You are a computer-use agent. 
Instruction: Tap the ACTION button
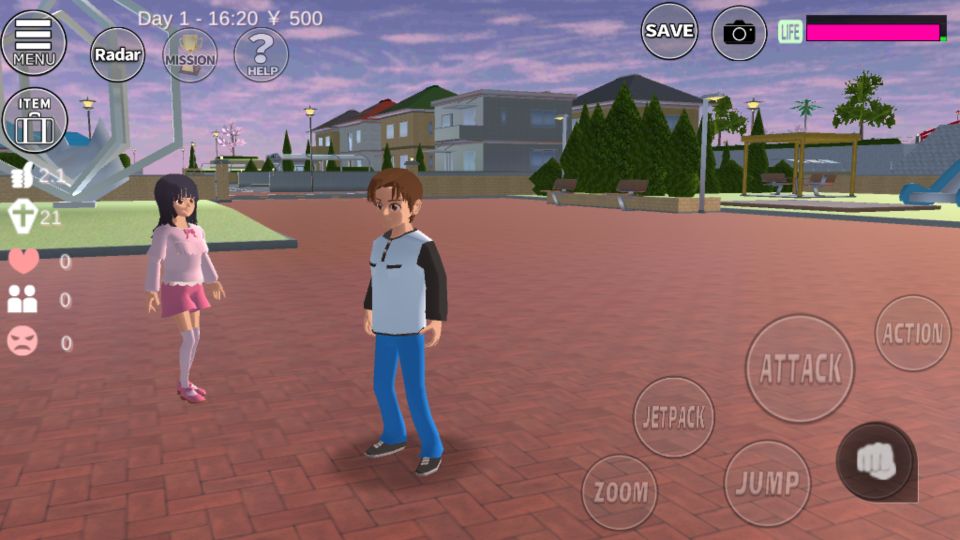click(912, 333)
